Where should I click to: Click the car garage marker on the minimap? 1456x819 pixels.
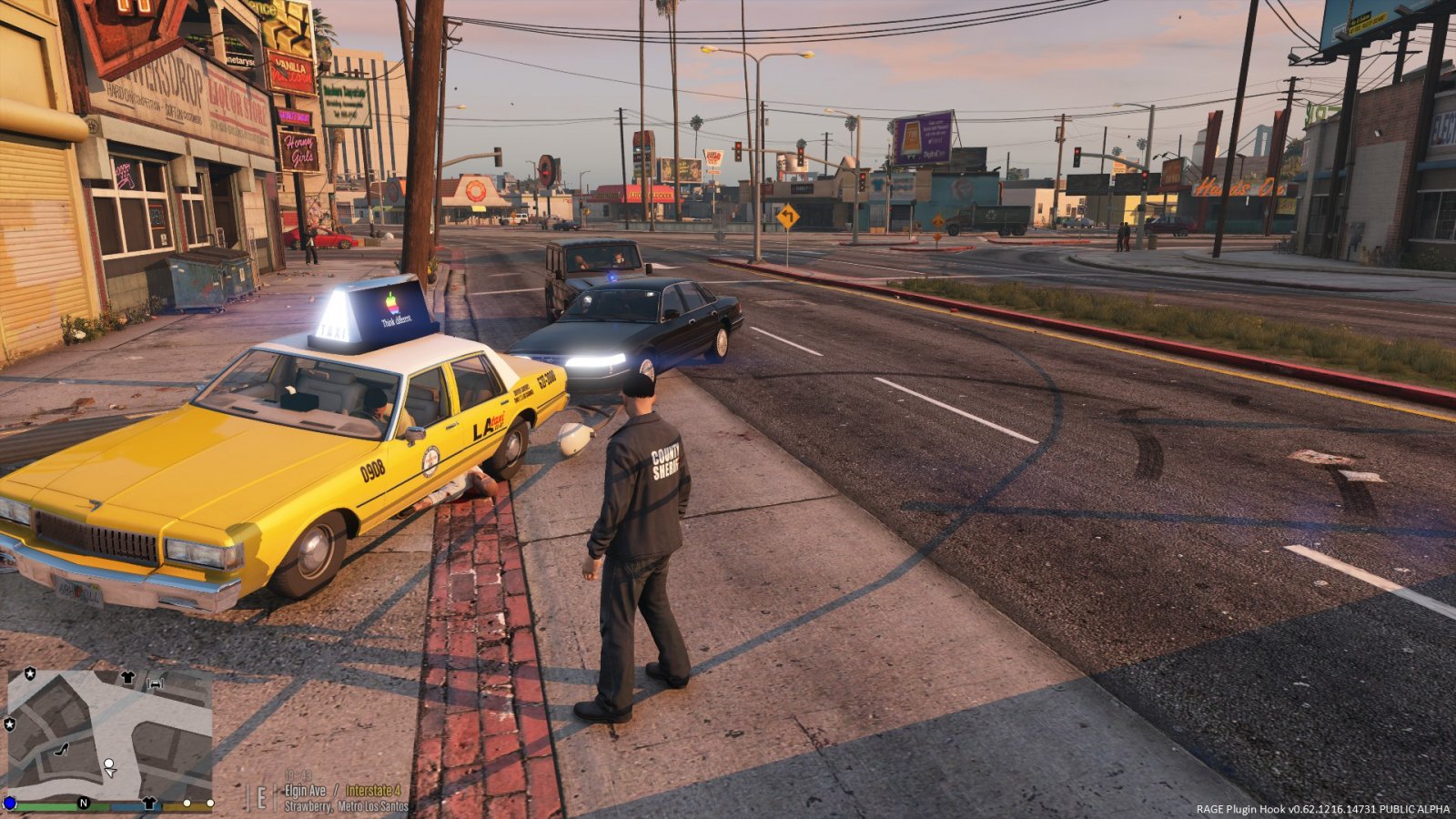point(157,682)
